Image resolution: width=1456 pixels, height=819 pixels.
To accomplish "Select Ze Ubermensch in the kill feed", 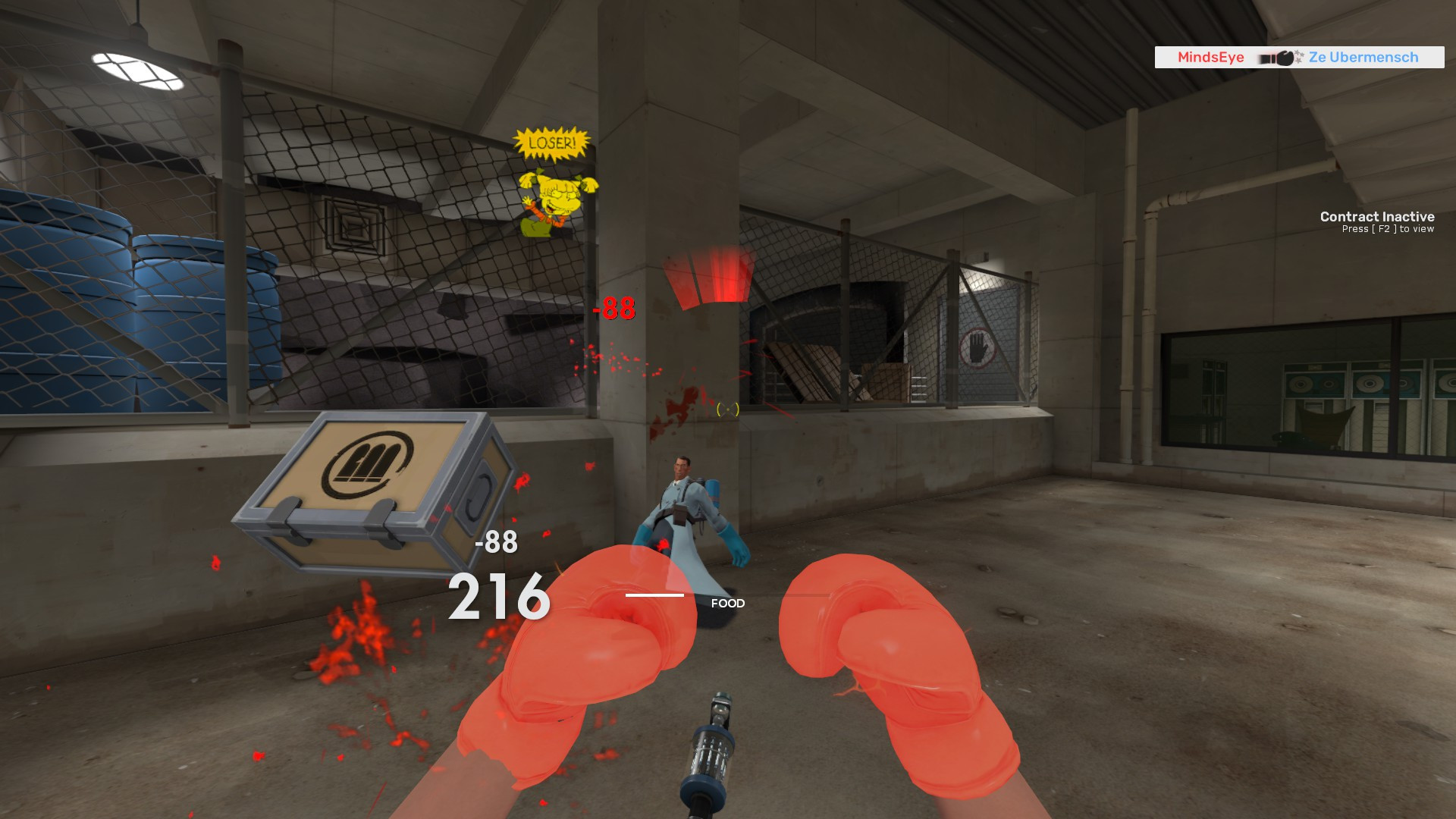I will pos(1361,58).
